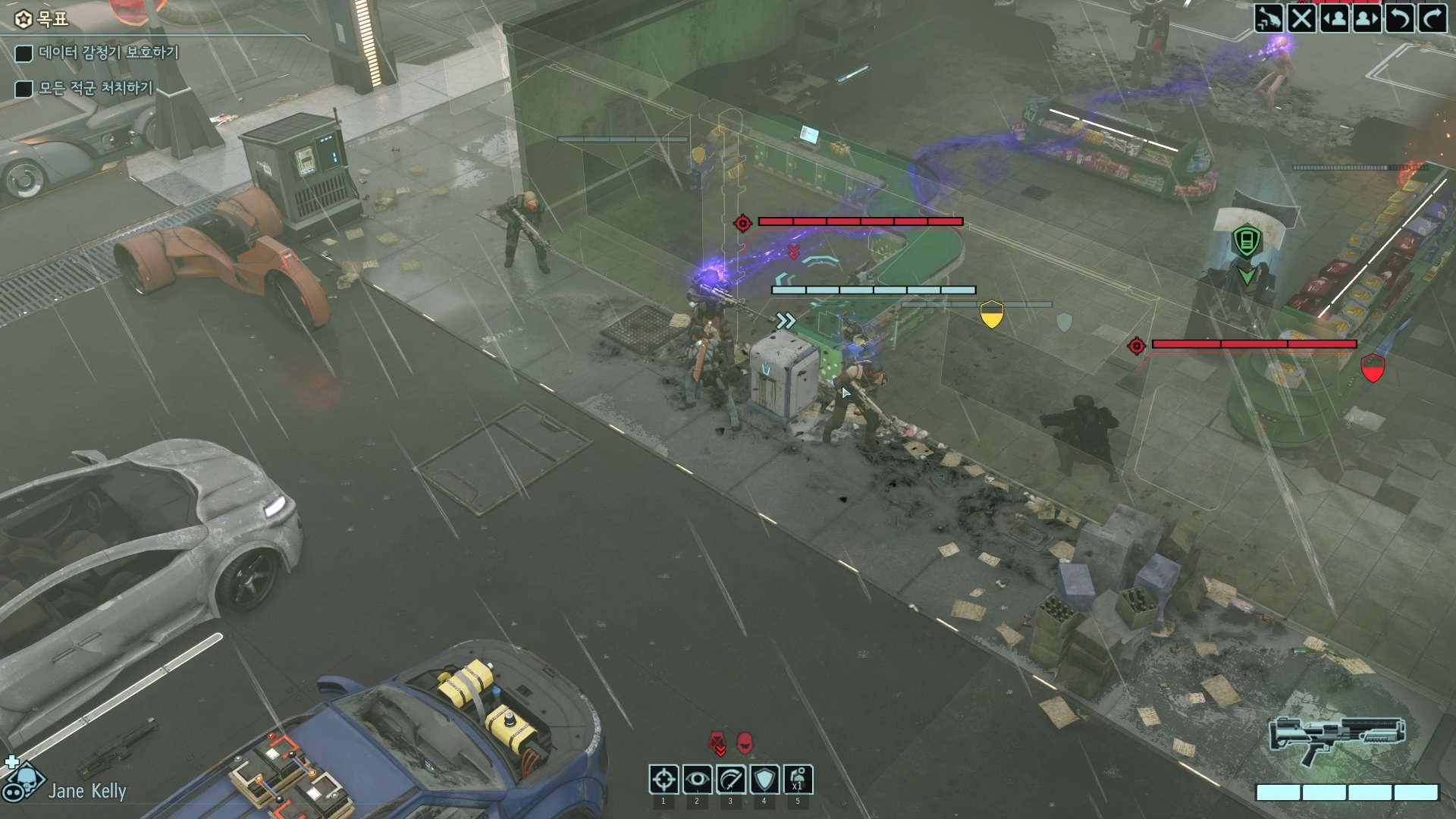Rotate camera with the left curved arrow
1456x819 pixels.
click(1399, 17)
